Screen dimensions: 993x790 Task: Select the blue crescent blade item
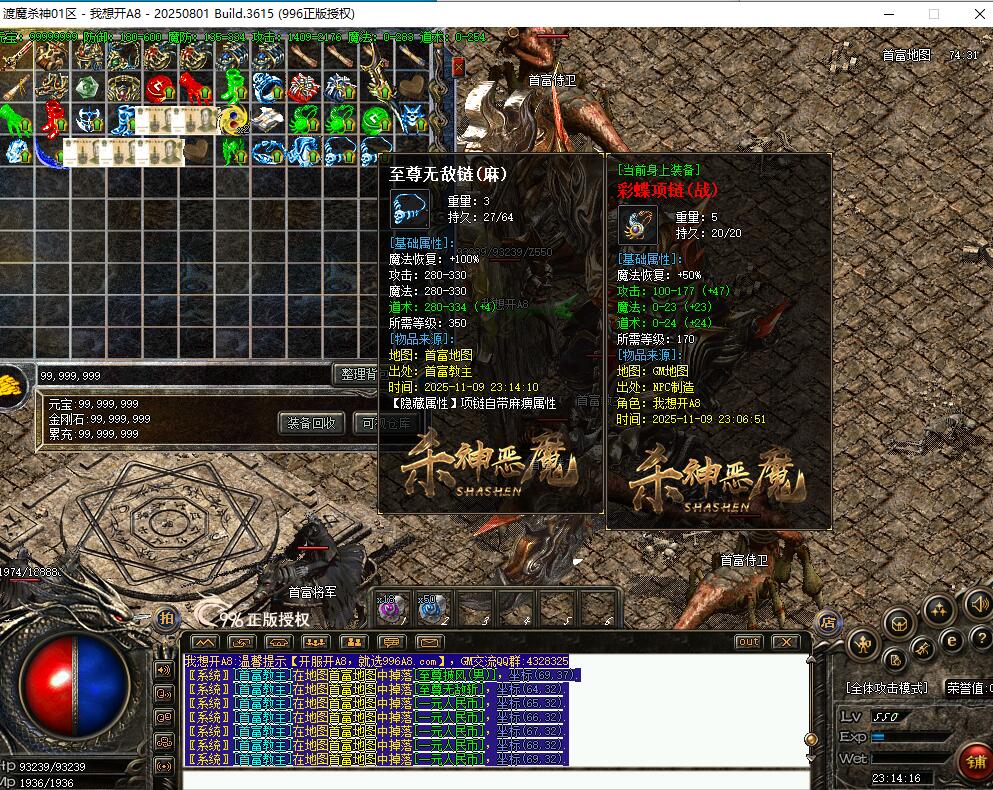pyautogui.click(x=47, y=152)
